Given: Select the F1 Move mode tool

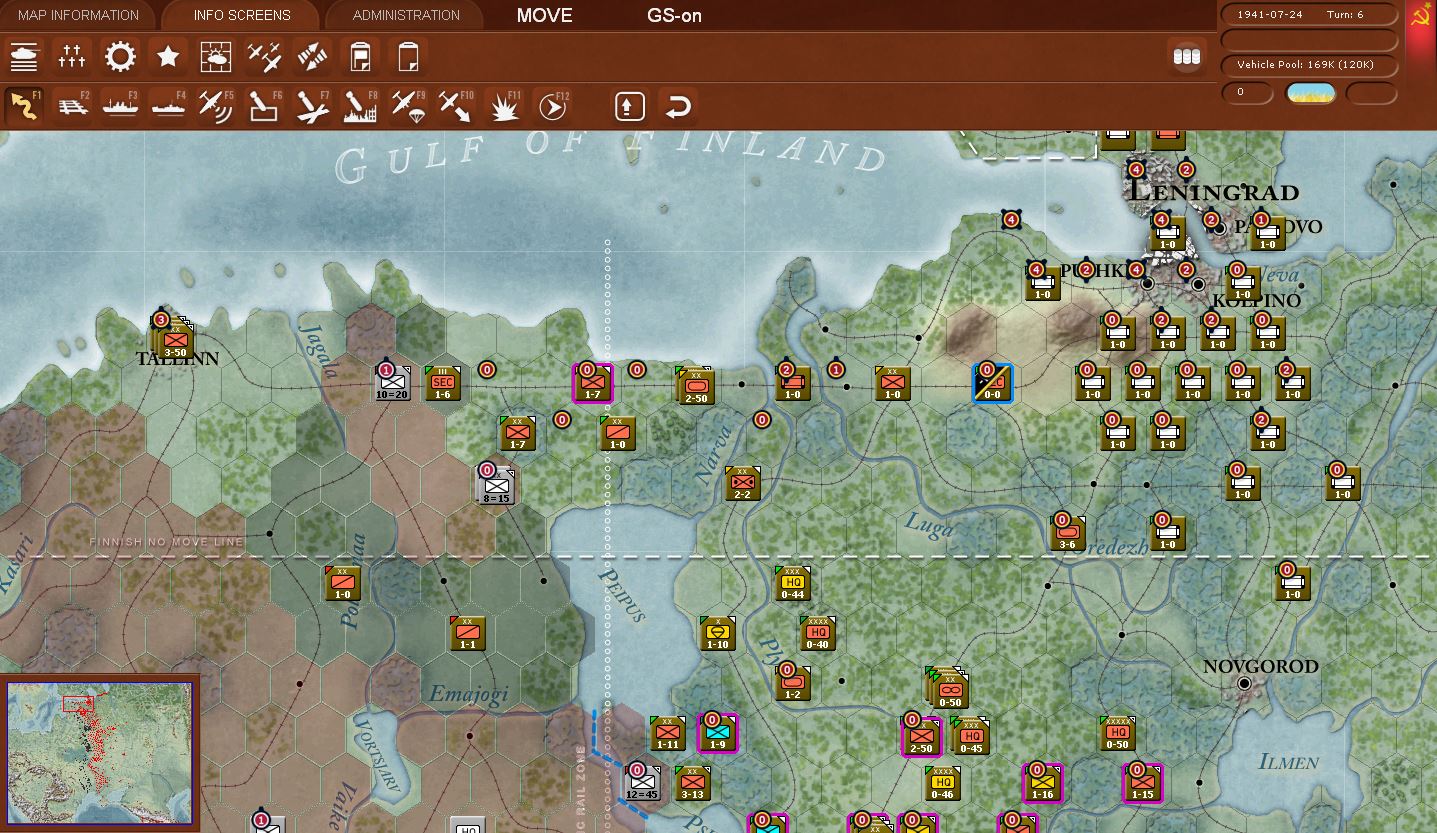Looking at the screenshot, I should (x=24, y=105).
